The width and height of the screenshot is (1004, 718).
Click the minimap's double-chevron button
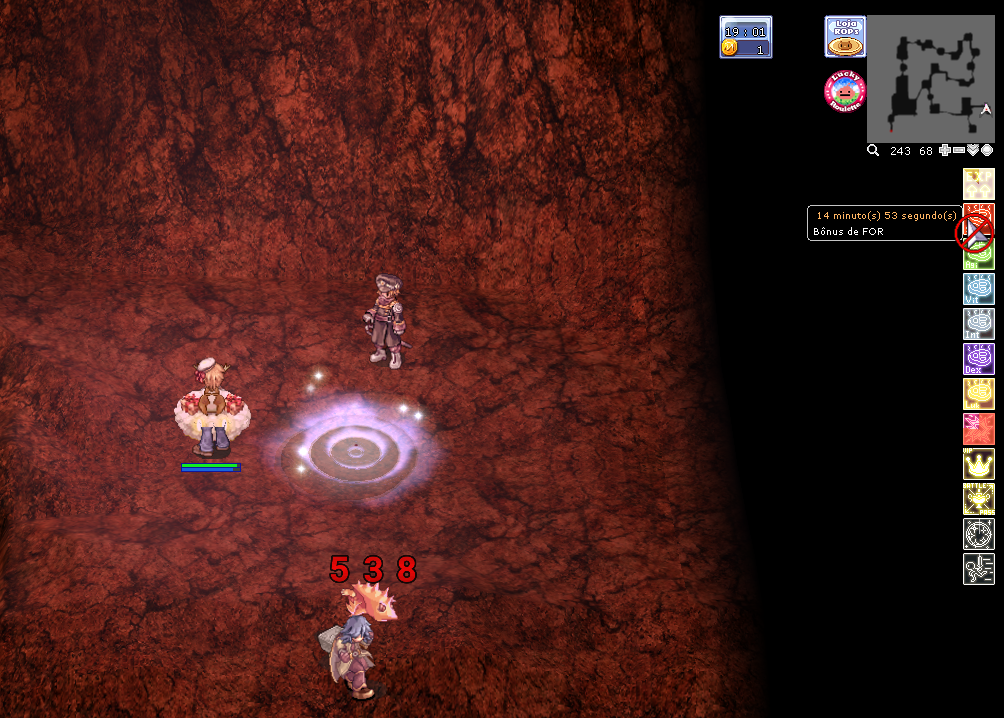point(973,151)
